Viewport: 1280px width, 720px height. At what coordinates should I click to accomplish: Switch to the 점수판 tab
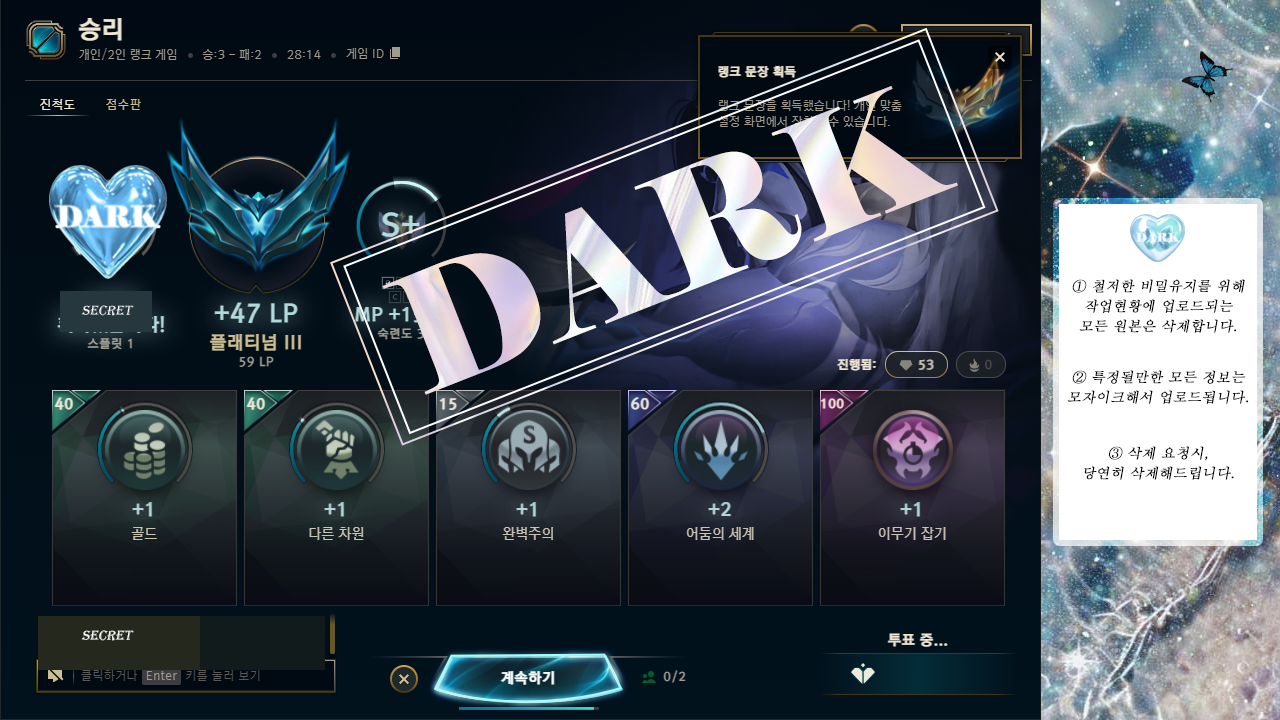pos(121,103)
